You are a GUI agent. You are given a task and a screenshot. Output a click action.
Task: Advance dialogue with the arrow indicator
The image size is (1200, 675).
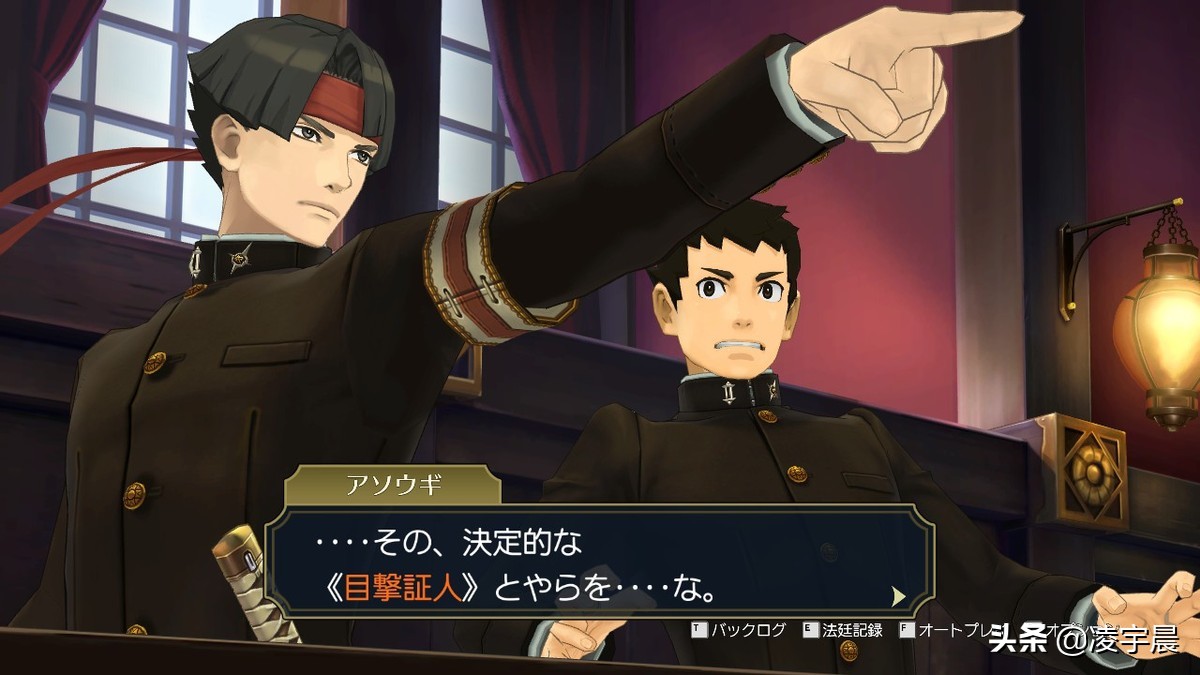[898, 596]
